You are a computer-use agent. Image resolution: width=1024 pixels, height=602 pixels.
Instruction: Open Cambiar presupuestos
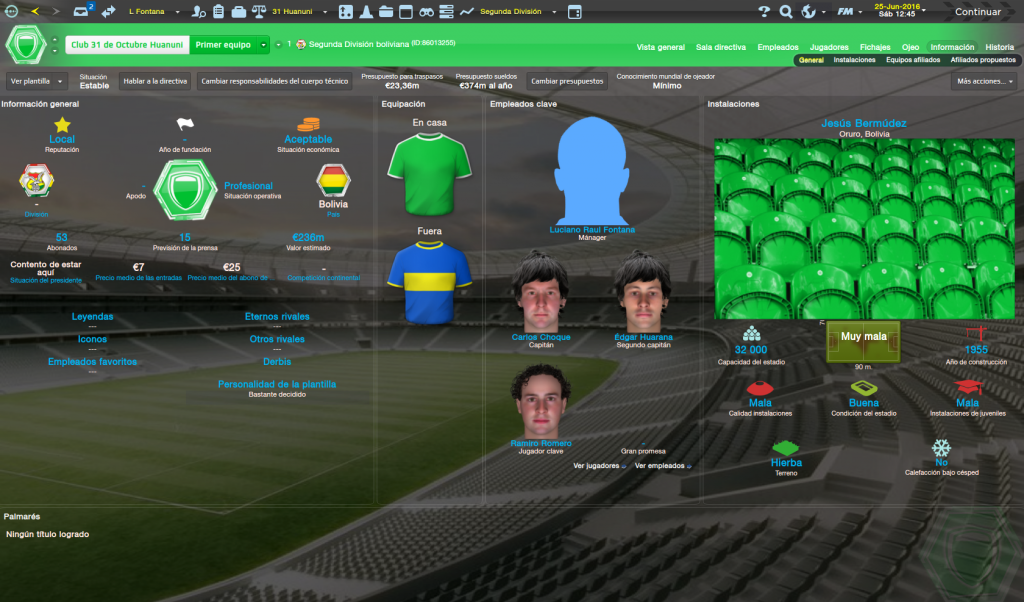pyautogui.click(x=567, y=81)
